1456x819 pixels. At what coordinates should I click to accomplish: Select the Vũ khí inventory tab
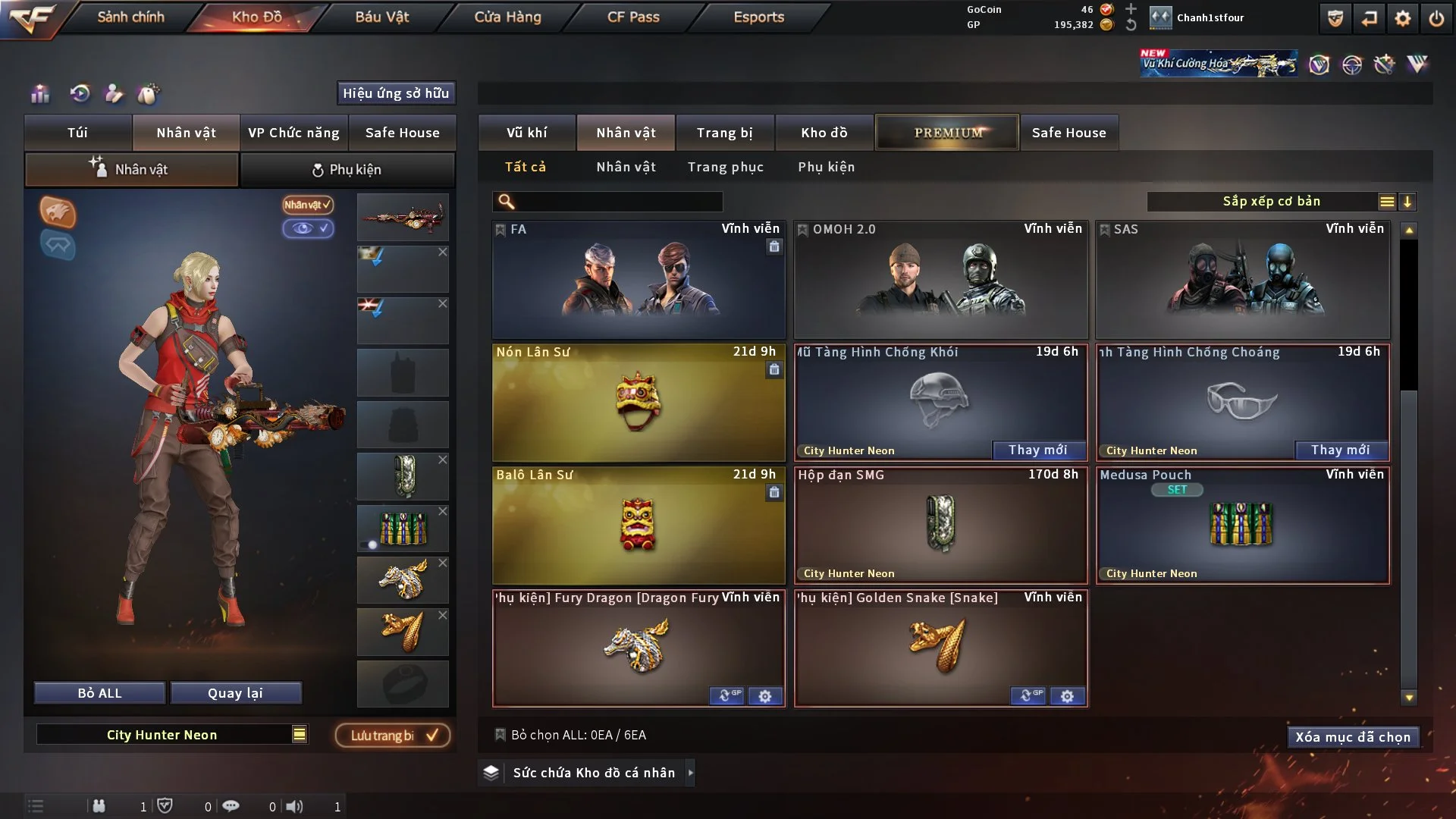[x=526, y=133]
